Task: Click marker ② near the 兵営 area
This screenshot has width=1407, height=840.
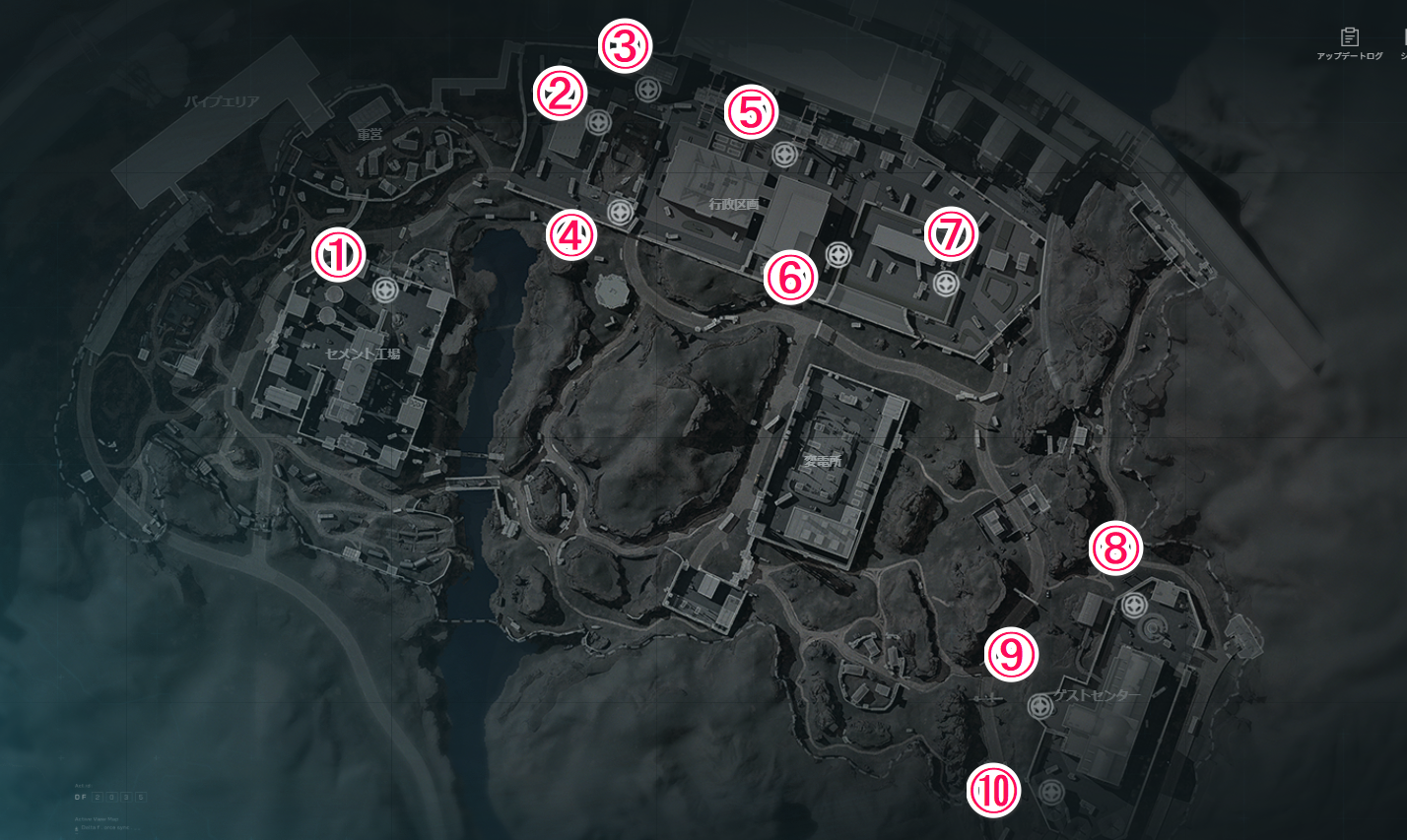Action: coord(558,95)
